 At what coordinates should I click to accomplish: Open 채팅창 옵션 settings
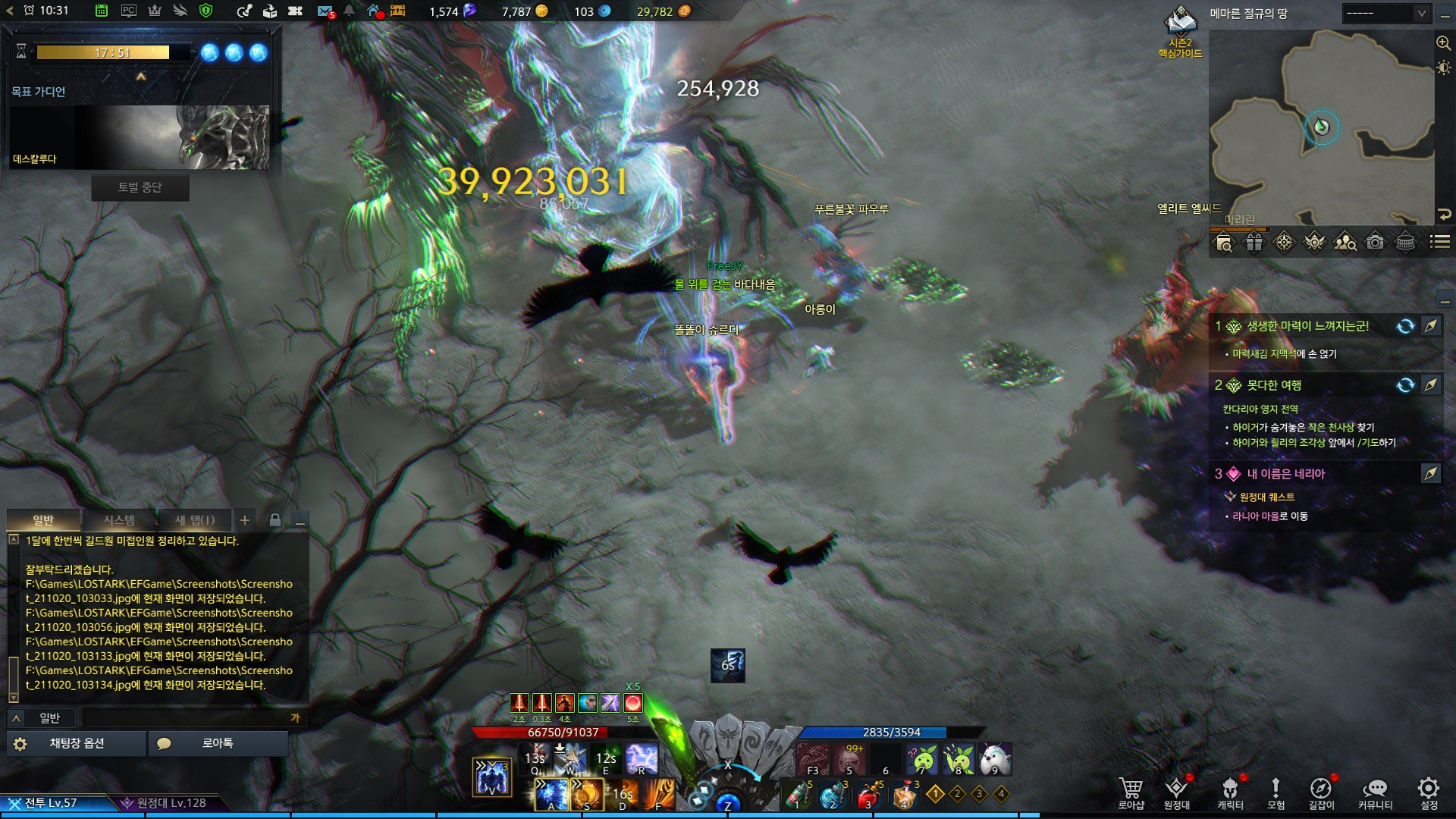(x=76, y=743)
